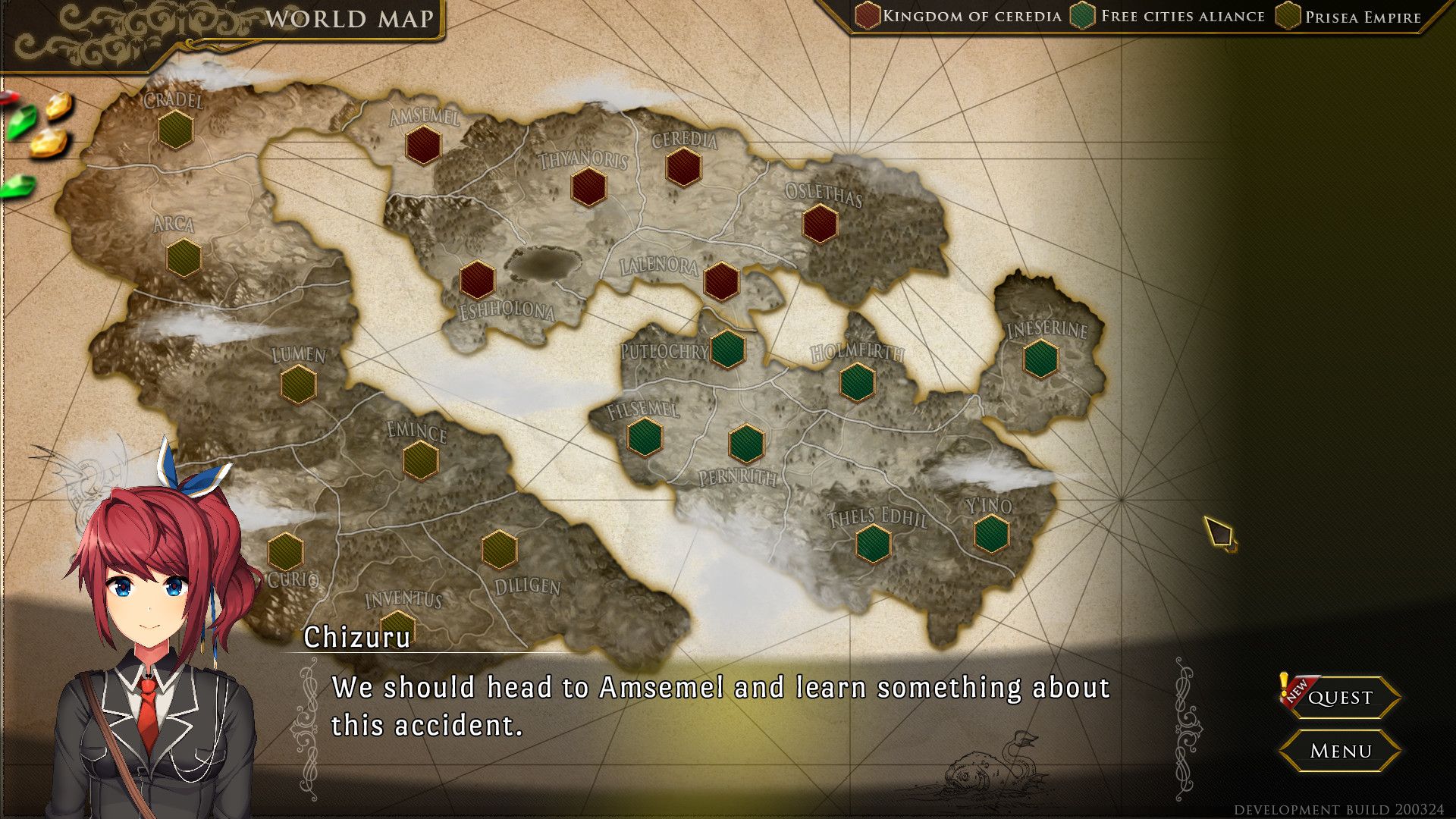1456x819 pixels.
Task: Click the Kingdom of Ceredia legend entry
Action: click(959, 17)
